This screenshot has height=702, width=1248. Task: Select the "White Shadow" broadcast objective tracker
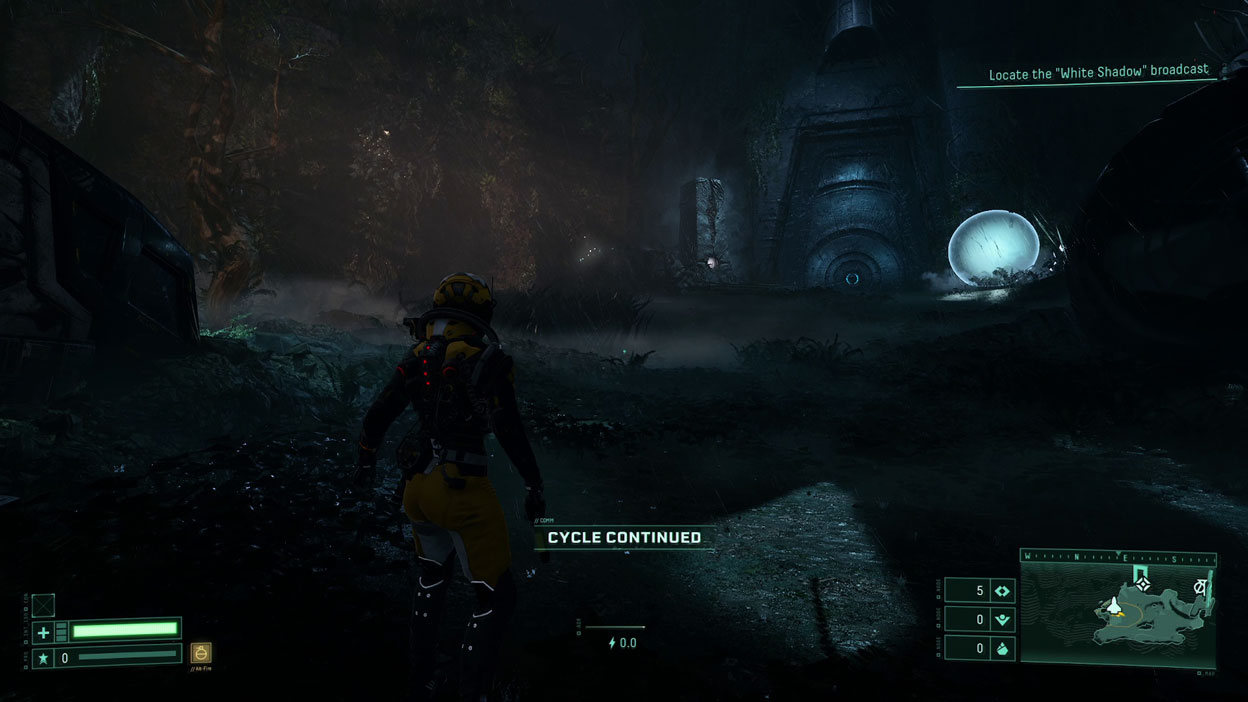pos(1098,73)
